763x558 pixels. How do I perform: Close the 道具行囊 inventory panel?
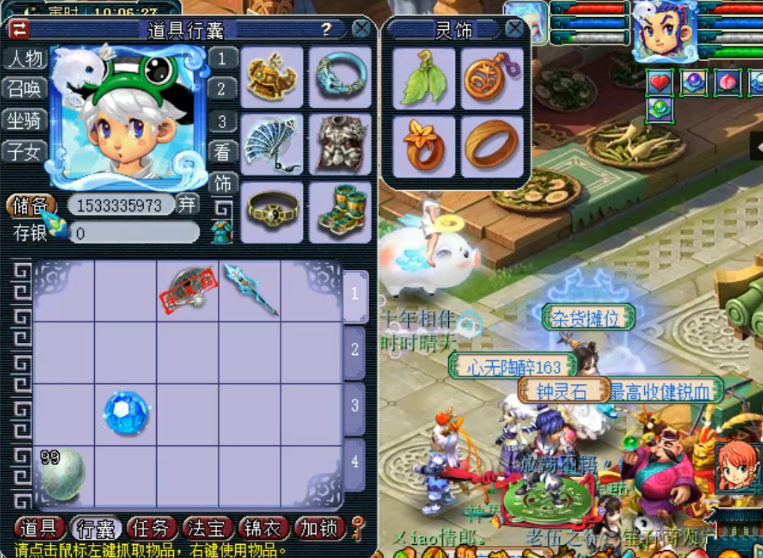pos(361,29)
